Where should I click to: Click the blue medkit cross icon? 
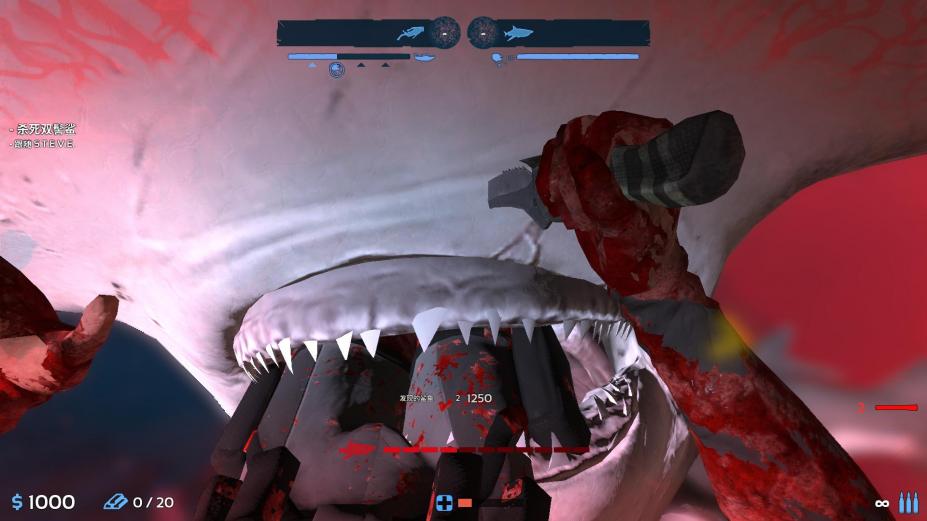coord(445,503)
